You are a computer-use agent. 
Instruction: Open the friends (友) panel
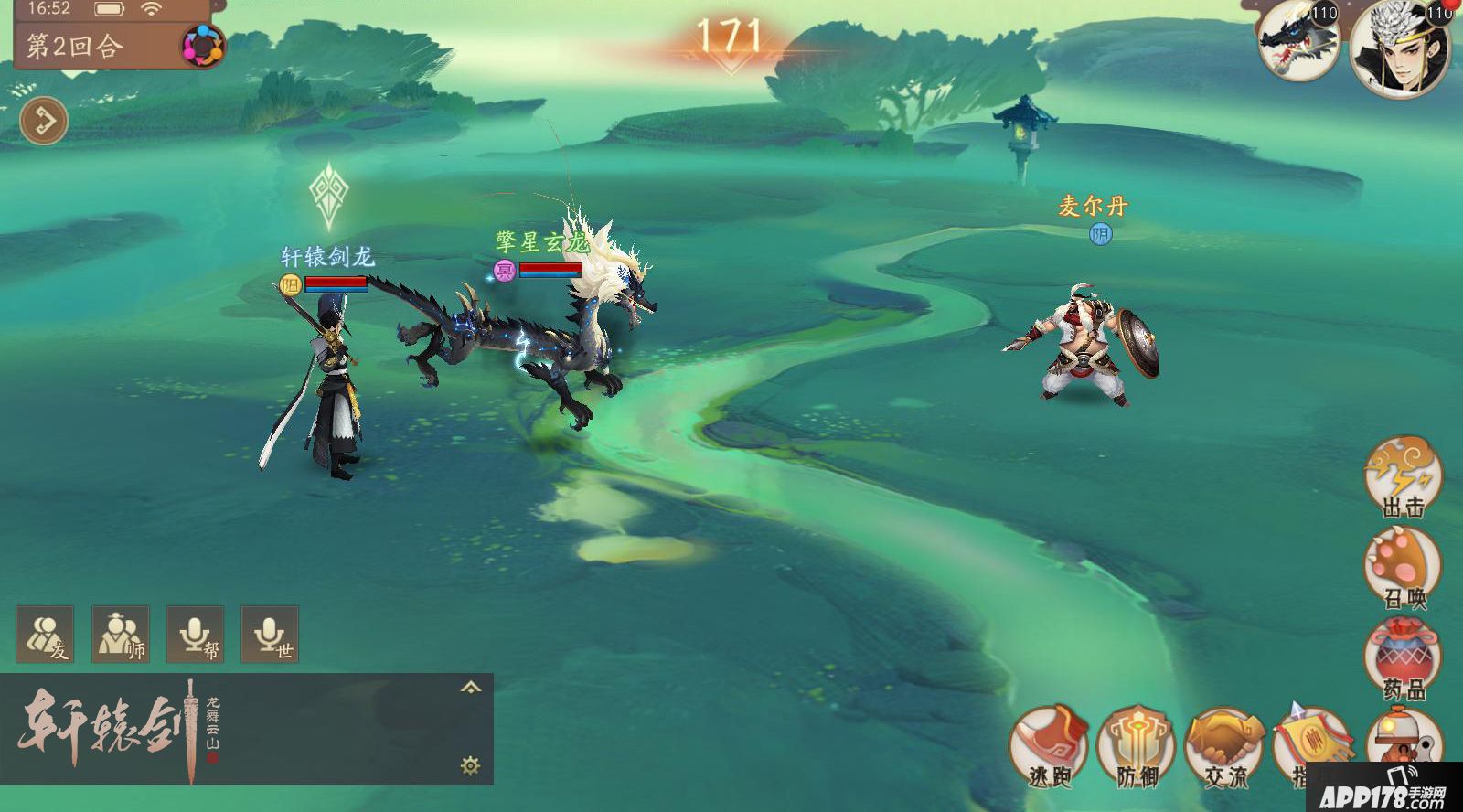[x=45, y=635]
